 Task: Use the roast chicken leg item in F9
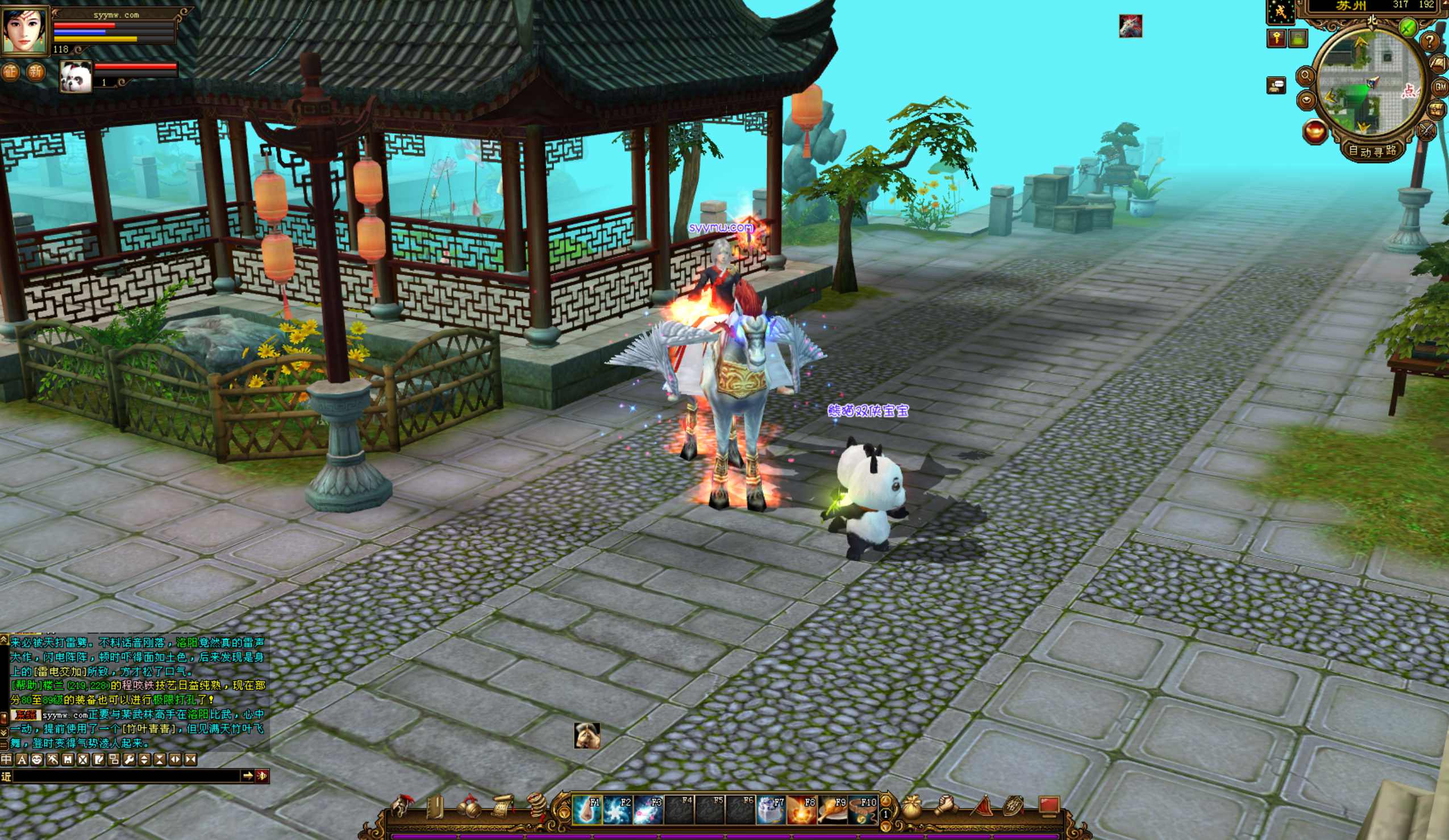pos(832,809)
